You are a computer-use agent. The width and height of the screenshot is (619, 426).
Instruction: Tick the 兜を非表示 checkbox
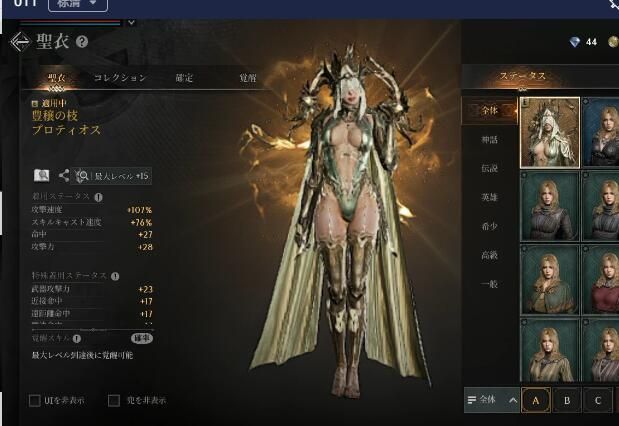tap(114, 401)
